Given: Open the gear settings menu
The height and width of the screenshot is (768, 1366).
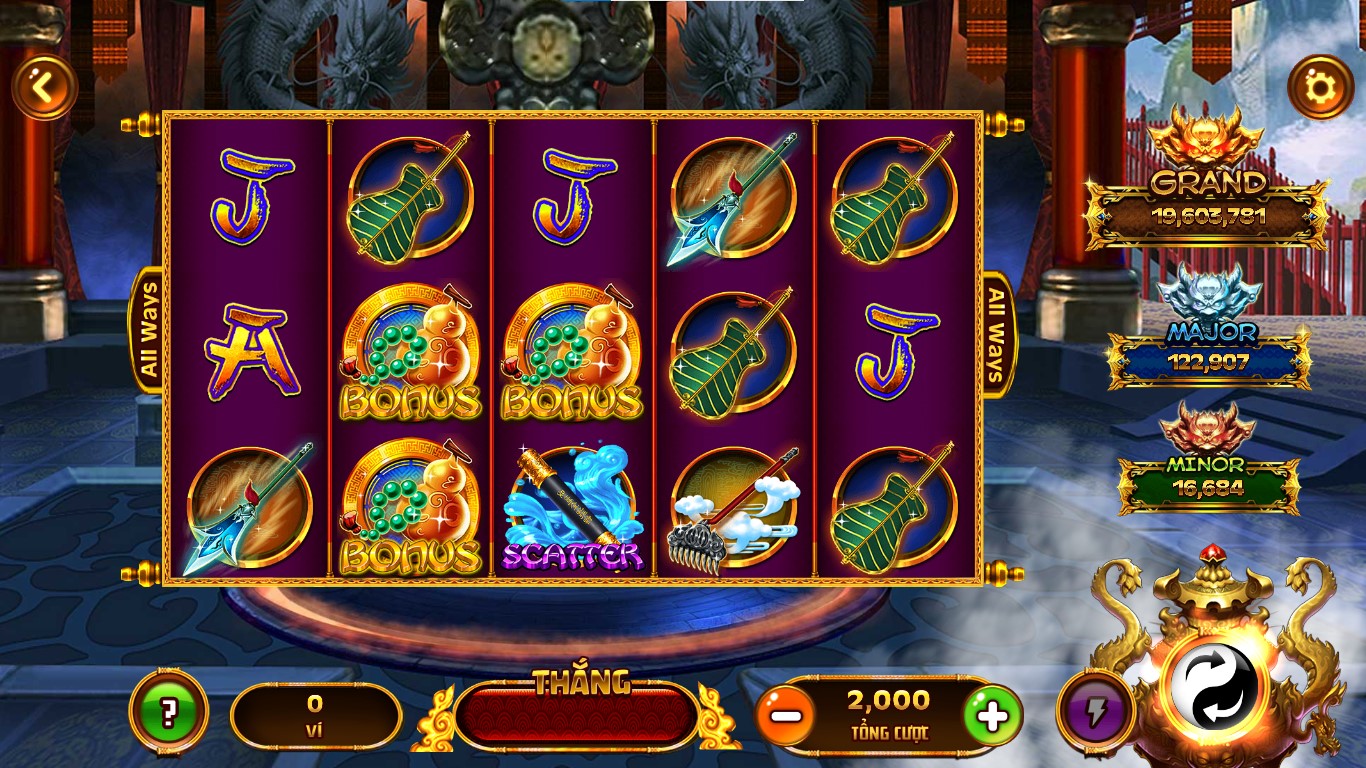Looking at the screenshot, I should coord(1320,88).
